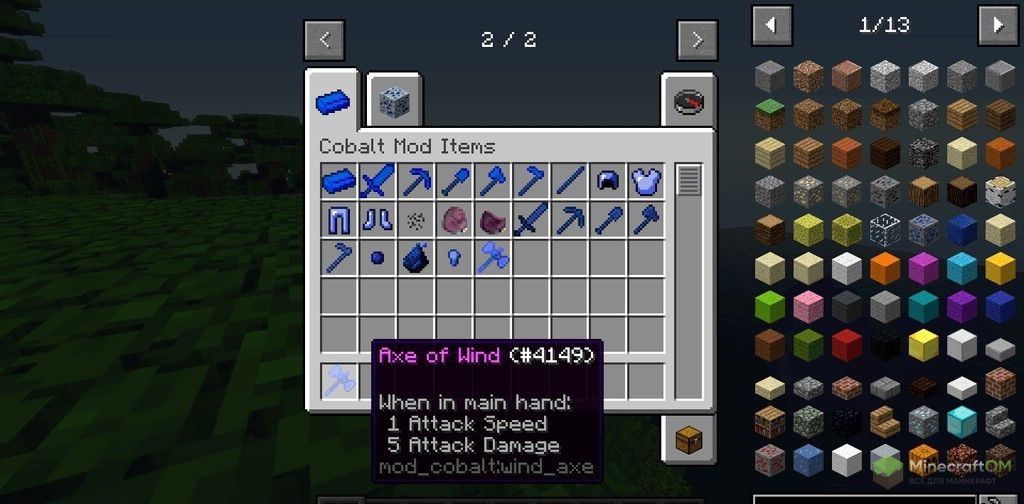This screenshot has height=504, width=1024.
Task: Go to previous item list page
Action: (x=772, y=24)
